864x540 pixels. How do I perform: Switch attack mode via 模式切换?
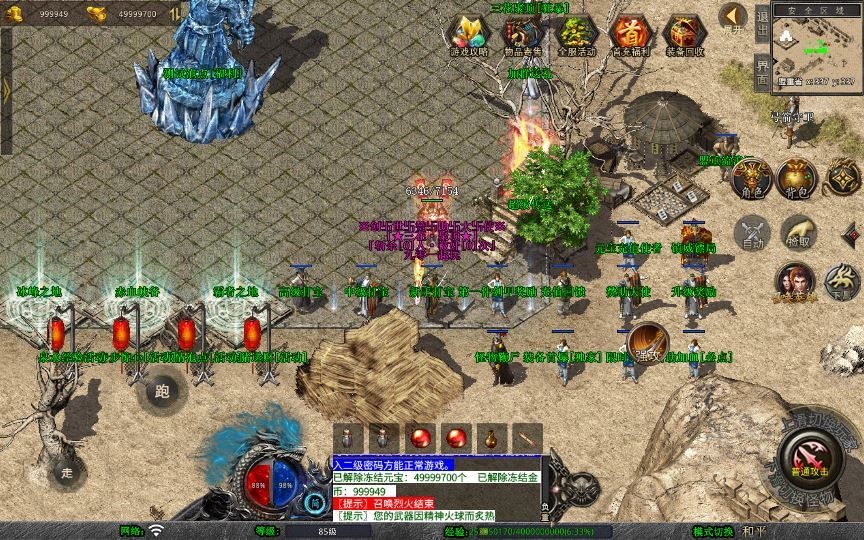(713, 531)
